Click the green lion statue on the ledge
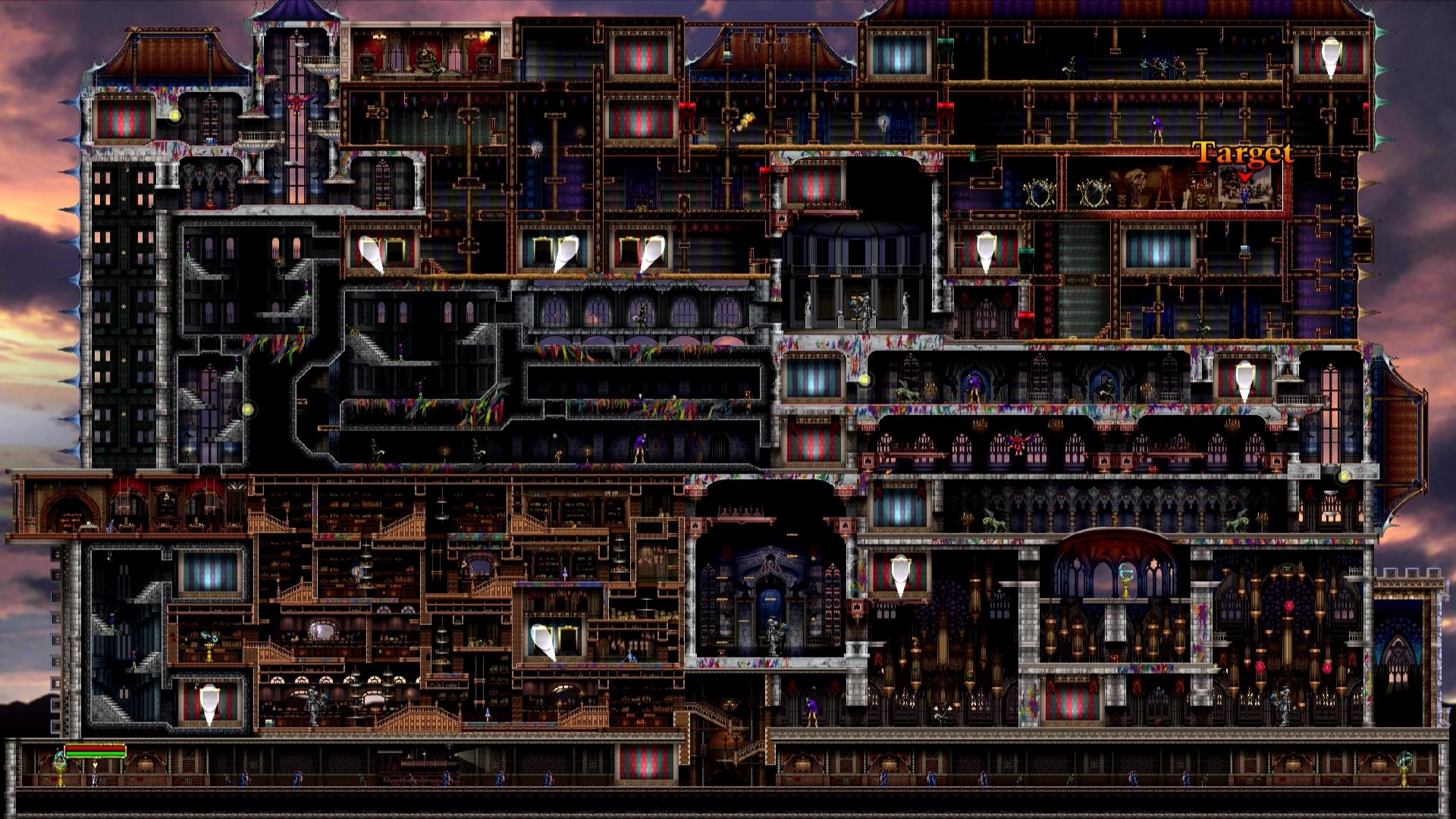This screenshot has height=819, width=1456. pyautogui.click(x=908, y=394)
